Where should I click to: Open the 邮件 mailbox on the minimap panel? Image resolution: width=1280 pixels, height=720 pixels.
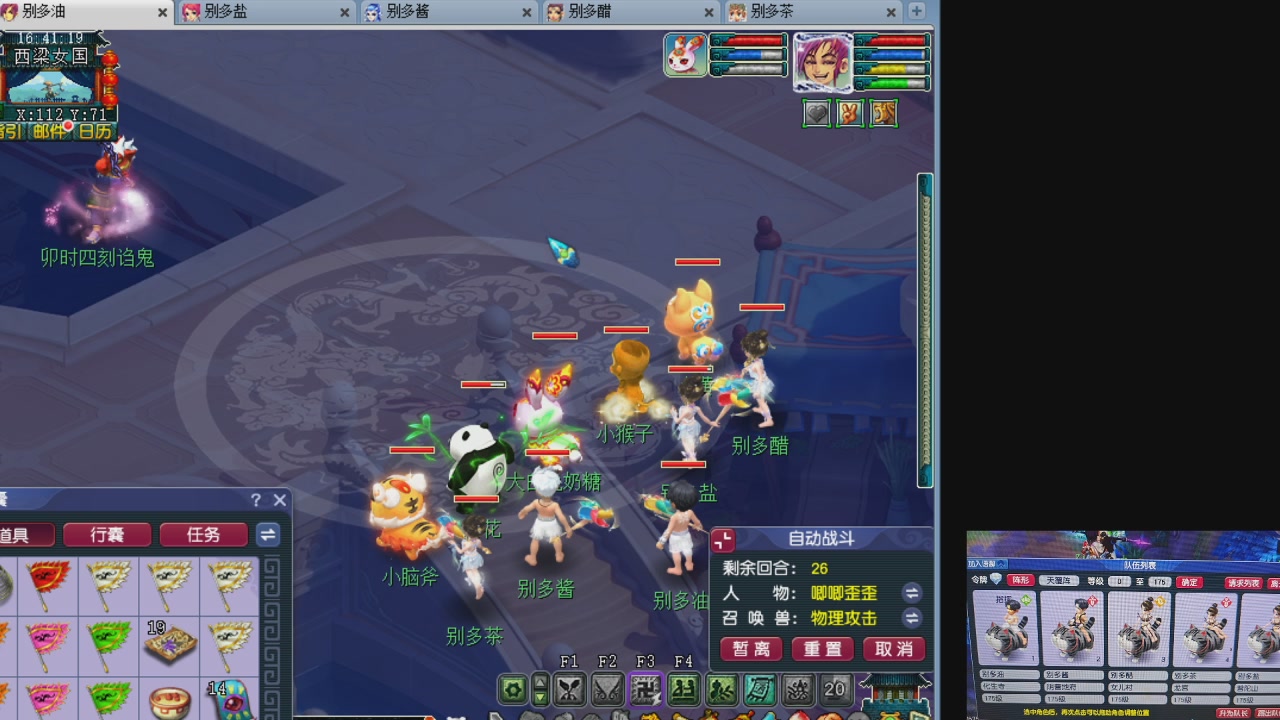tap(47, 129)
